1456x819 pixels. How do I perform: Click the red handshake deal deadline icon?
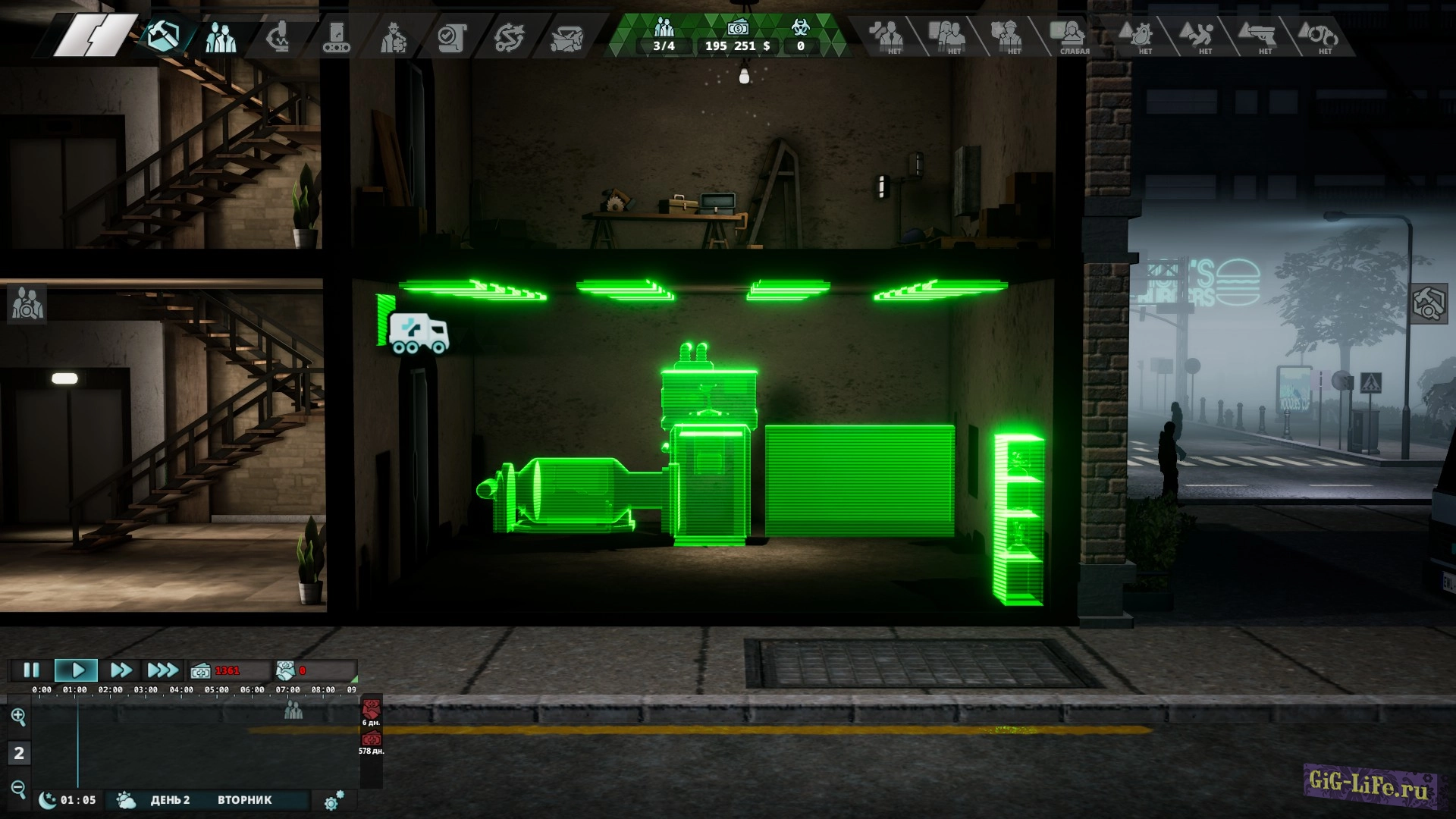click(x=371, y=710)
